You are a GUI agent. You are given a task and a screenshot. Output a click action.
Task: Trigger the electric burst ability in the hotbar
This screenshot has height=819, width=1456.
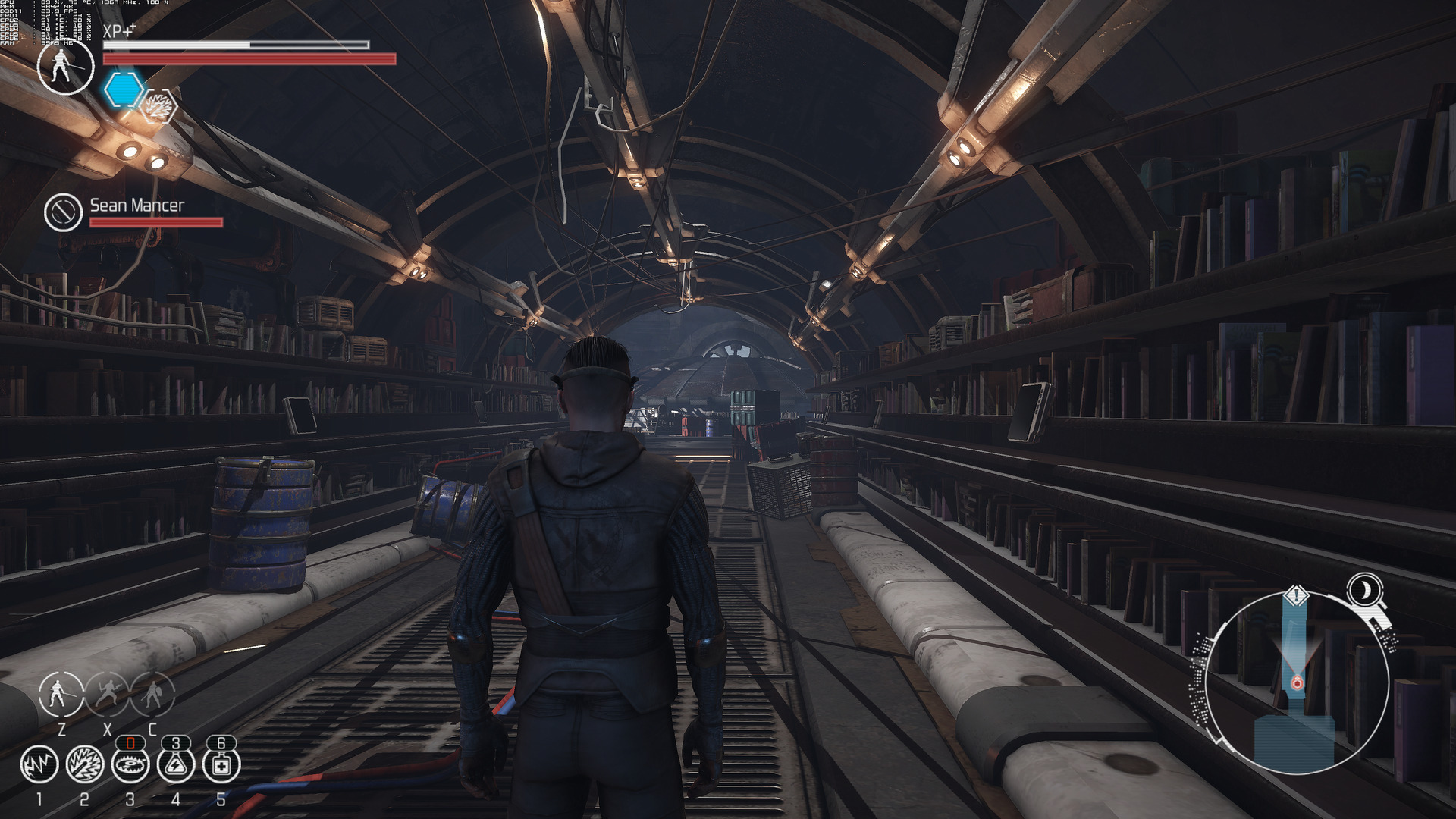[85, 764]
